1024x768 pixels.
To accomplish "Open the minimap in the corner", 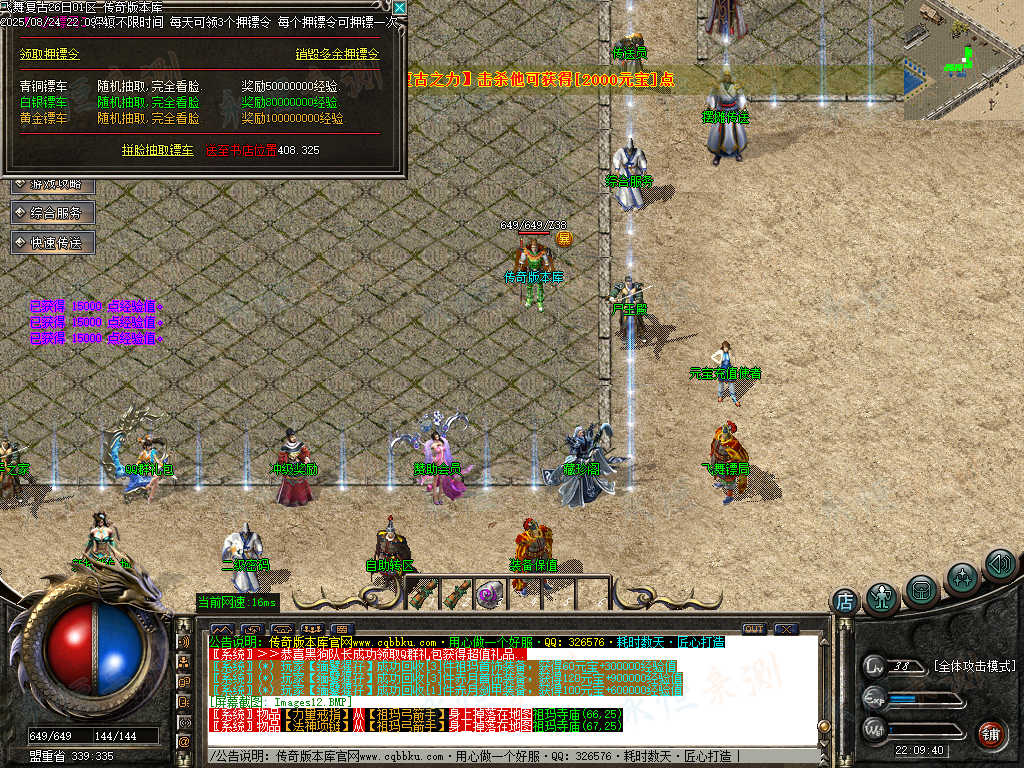I will pyautogui.click(x=963, y=60).
